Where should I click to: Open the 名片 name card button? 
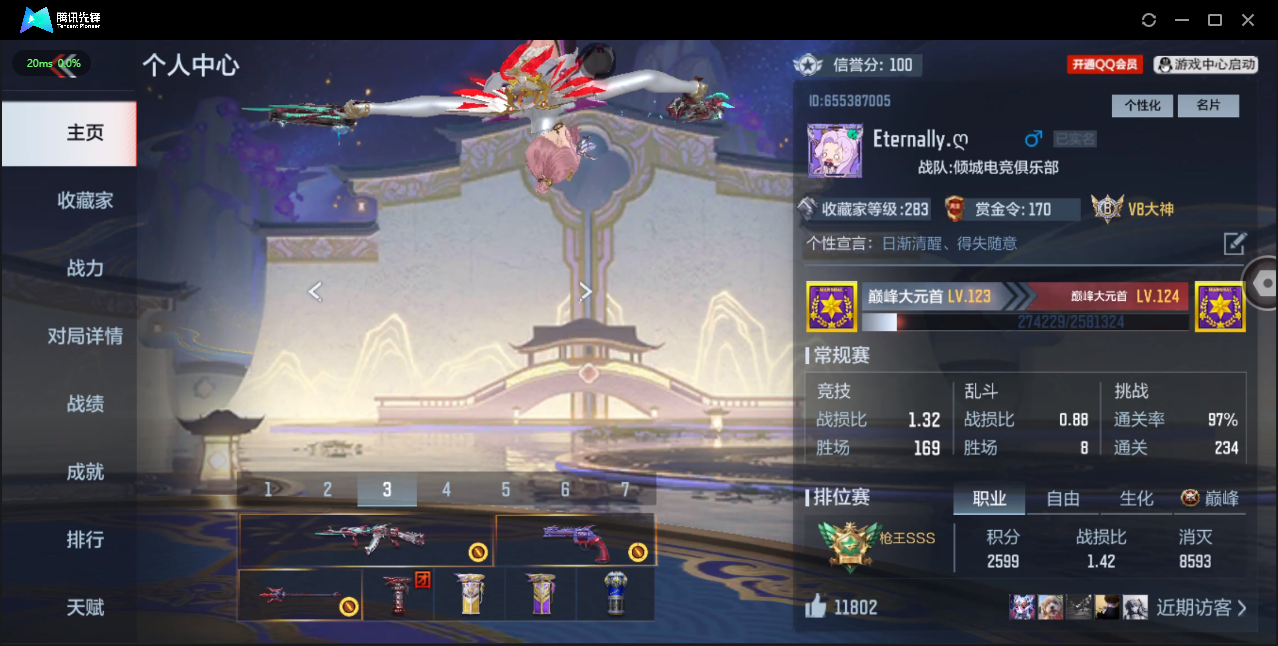click(1208, 106)
